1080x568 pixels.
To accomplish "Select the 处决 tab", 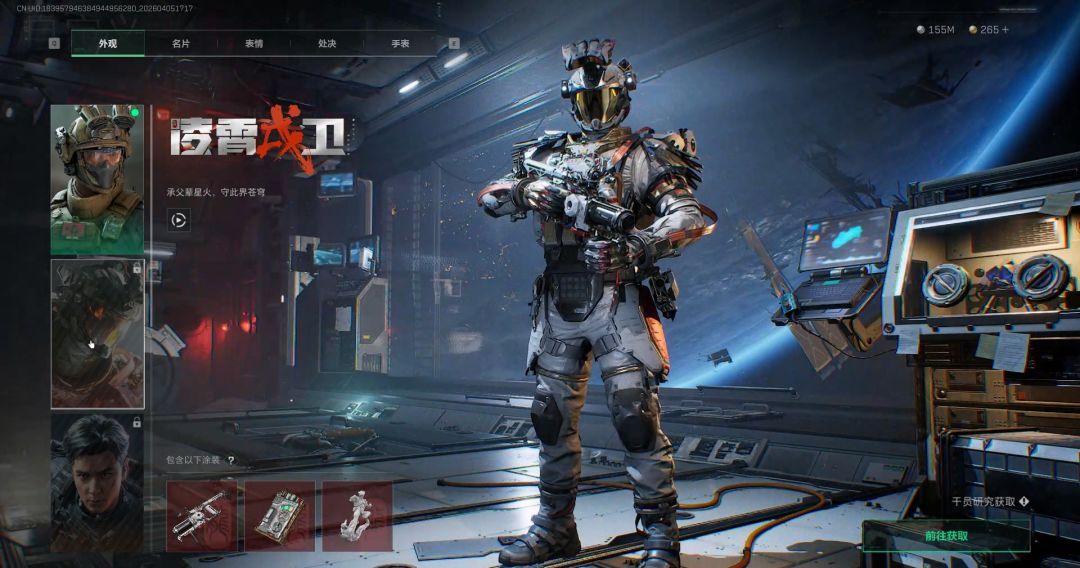I will [327, 44].
